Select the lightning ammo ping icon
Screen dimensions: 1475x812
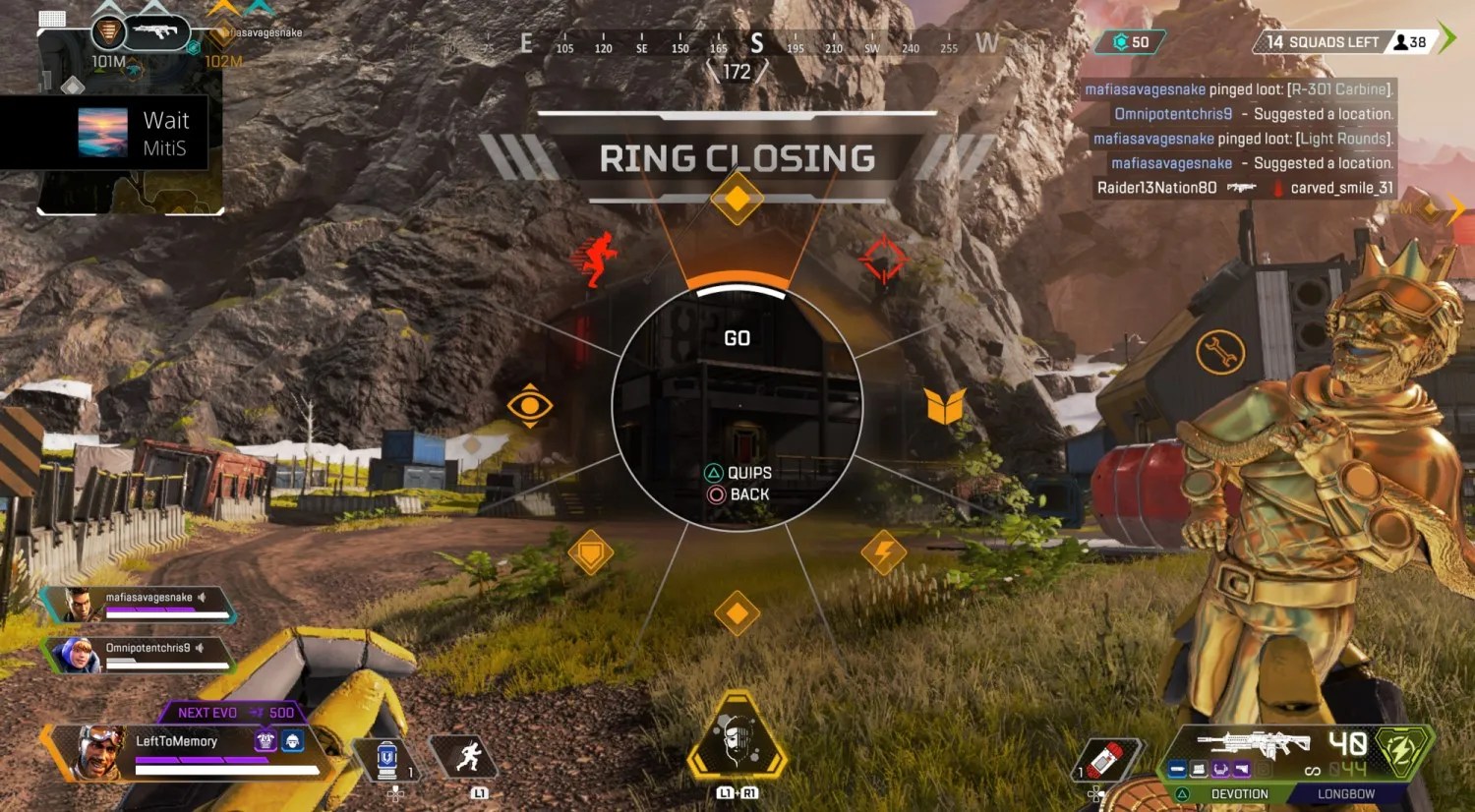[x=883, y=552]
